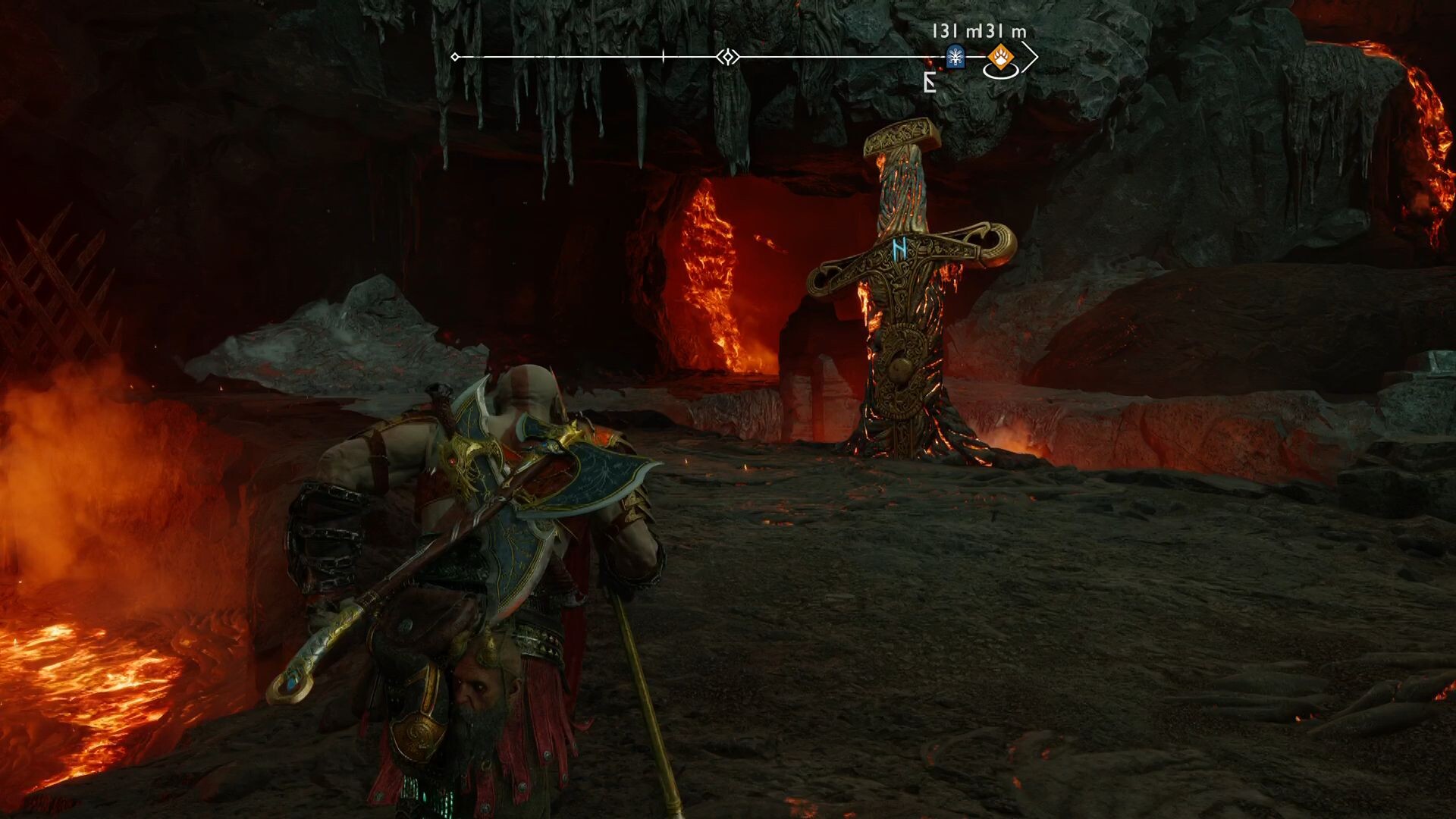This screenshot has height=819, width=1456.
Task: Click the small diamond at the compass left end
Action: click(x=455, y=55)
